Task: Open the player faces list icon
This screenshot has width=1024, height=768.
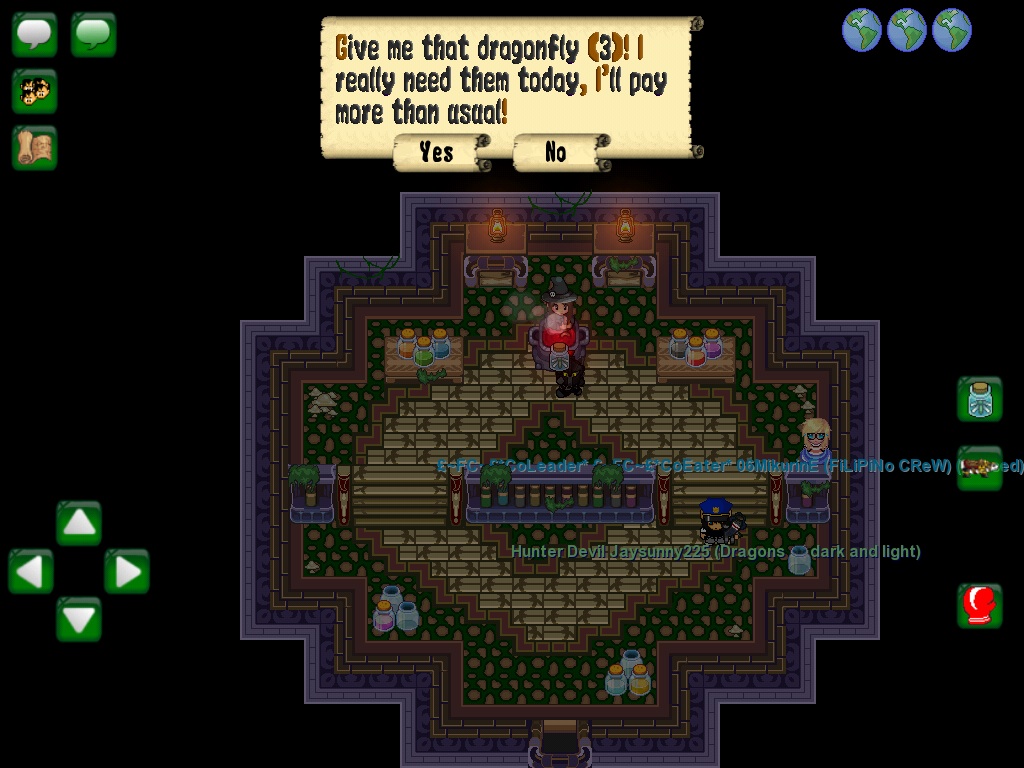Action: pos(35,91)
